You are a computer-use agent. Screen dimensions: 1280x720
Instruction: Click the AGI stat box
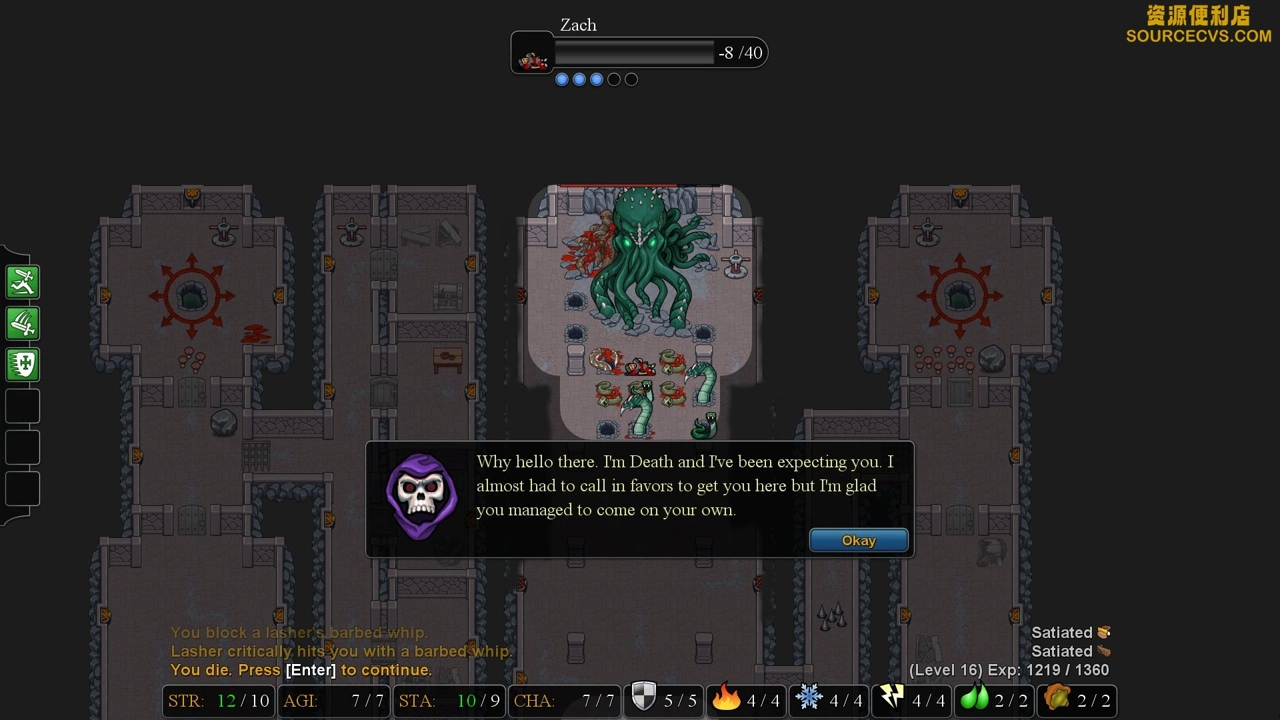(x=333, y=701)
